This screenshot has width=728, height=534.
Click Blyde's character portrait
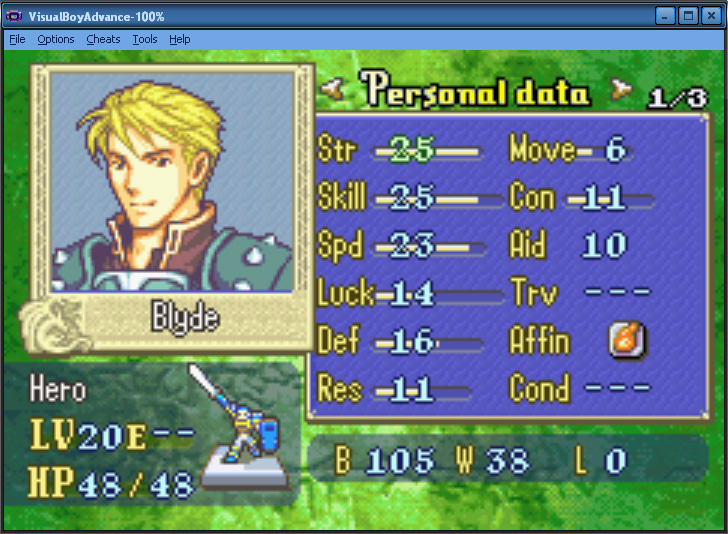(172, 182)
